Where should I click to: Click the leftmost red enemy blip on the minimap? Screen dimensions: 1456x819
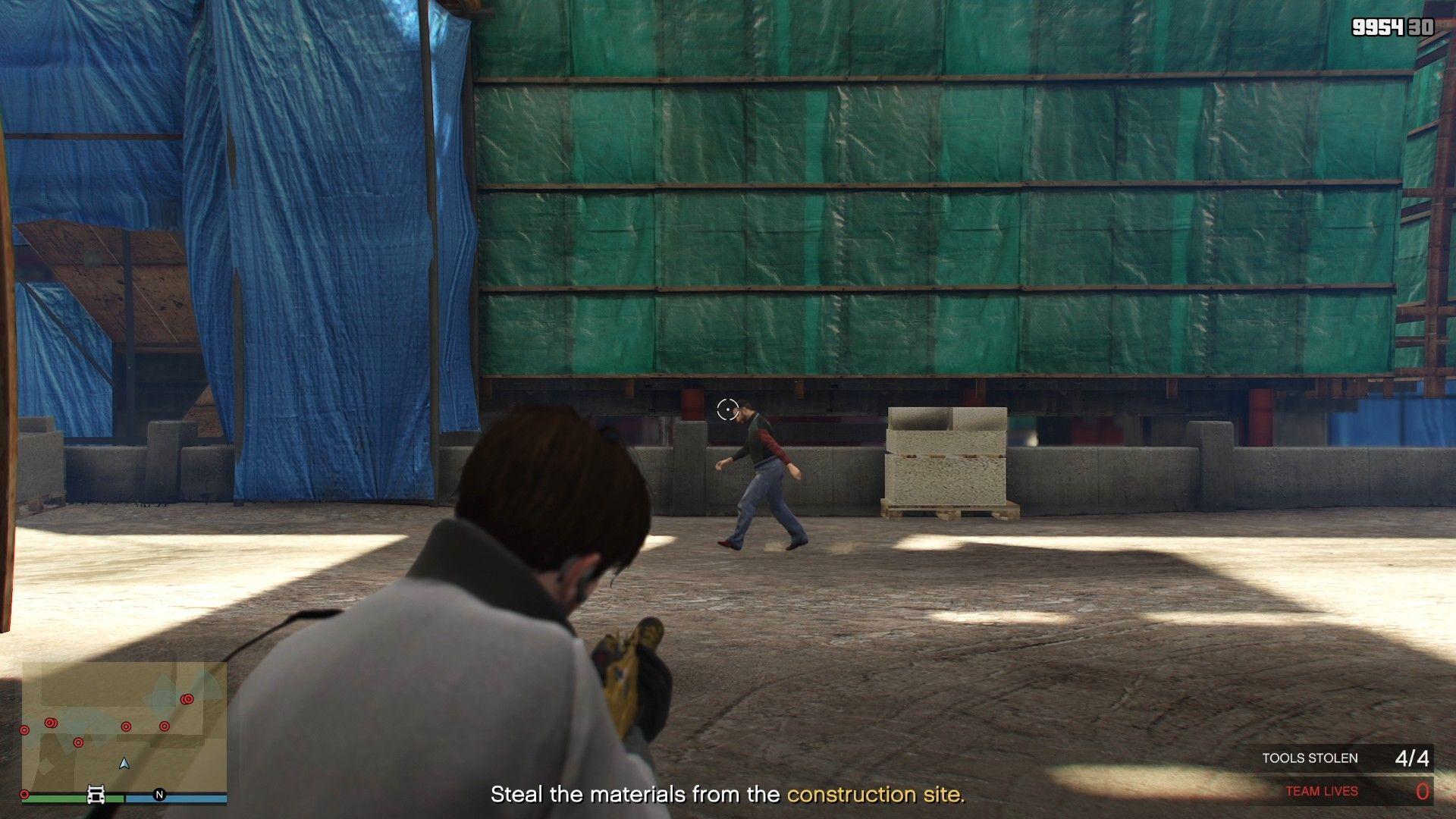coord(24,730)
